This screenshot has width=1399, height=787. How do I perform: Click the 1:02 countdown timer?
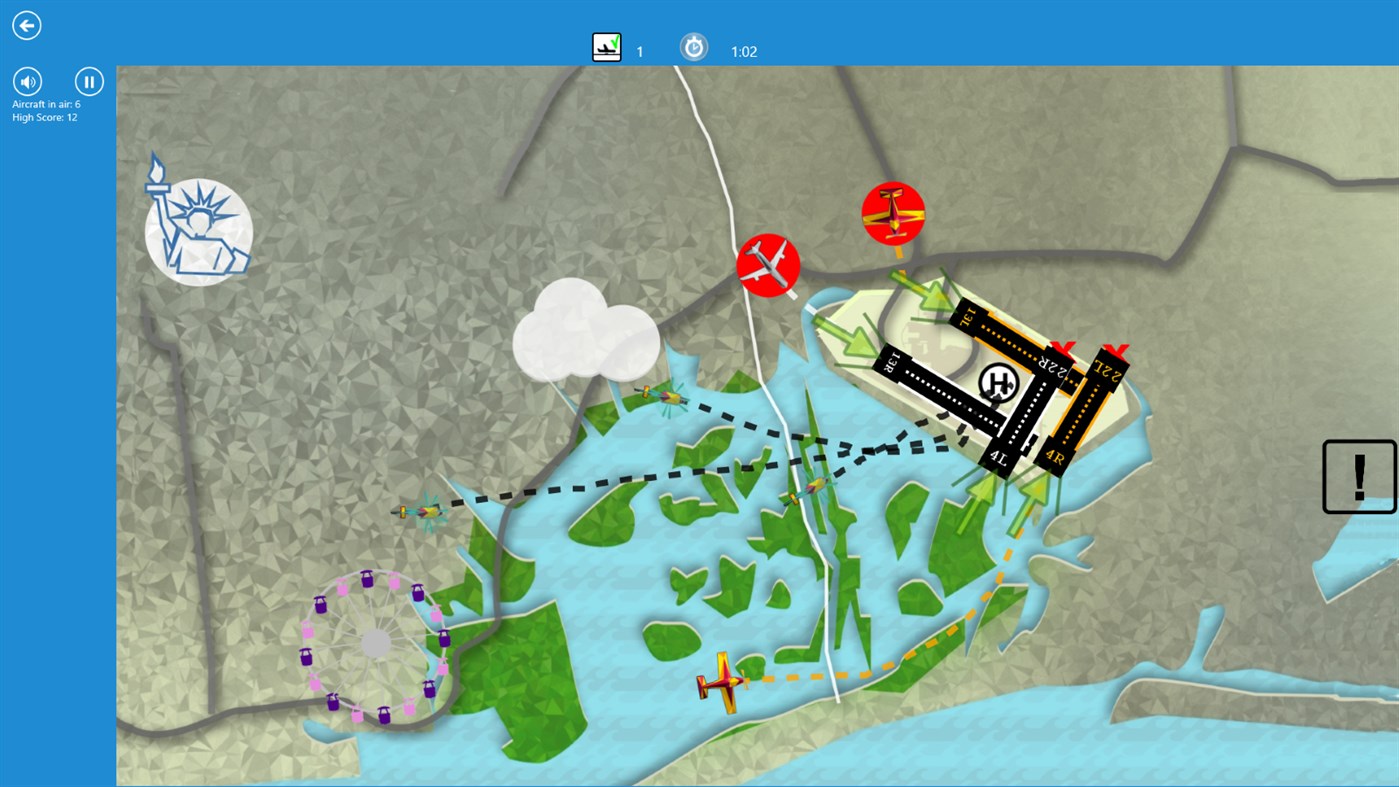[x=743, y=50]
